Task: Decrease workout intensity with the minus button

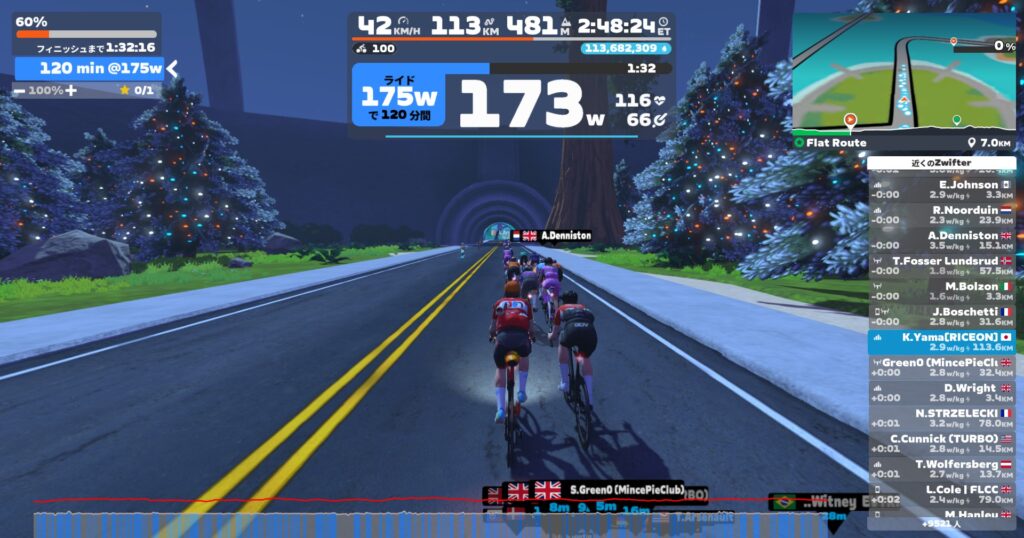Action: (19, 90)
